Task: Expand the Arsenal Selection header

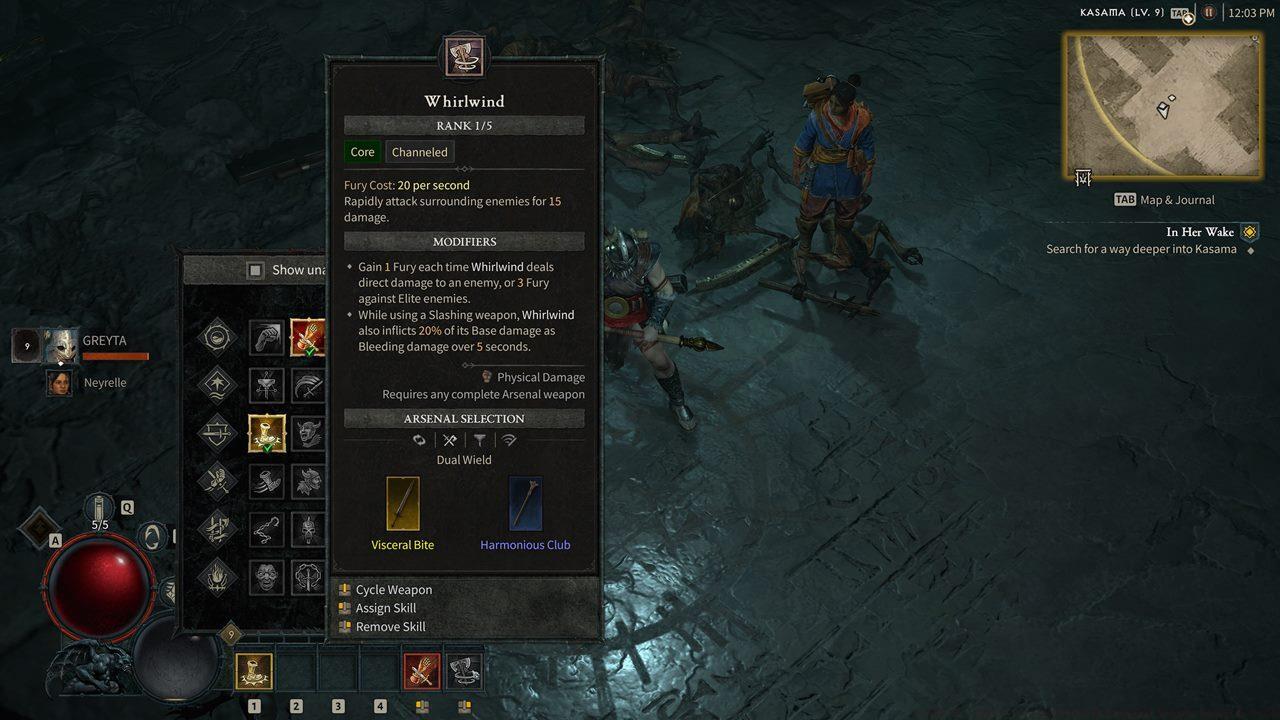Action: [x=463, y=418]
